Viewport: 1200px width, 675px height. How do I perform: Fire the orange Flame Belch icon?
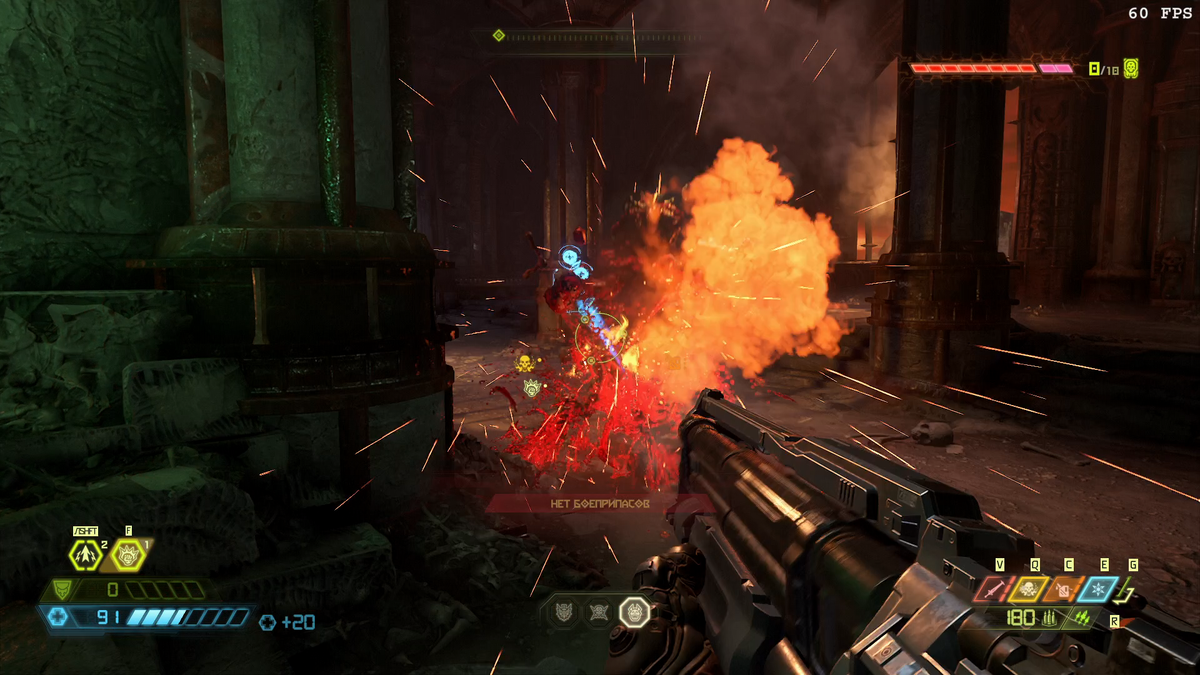(1067, 590)
